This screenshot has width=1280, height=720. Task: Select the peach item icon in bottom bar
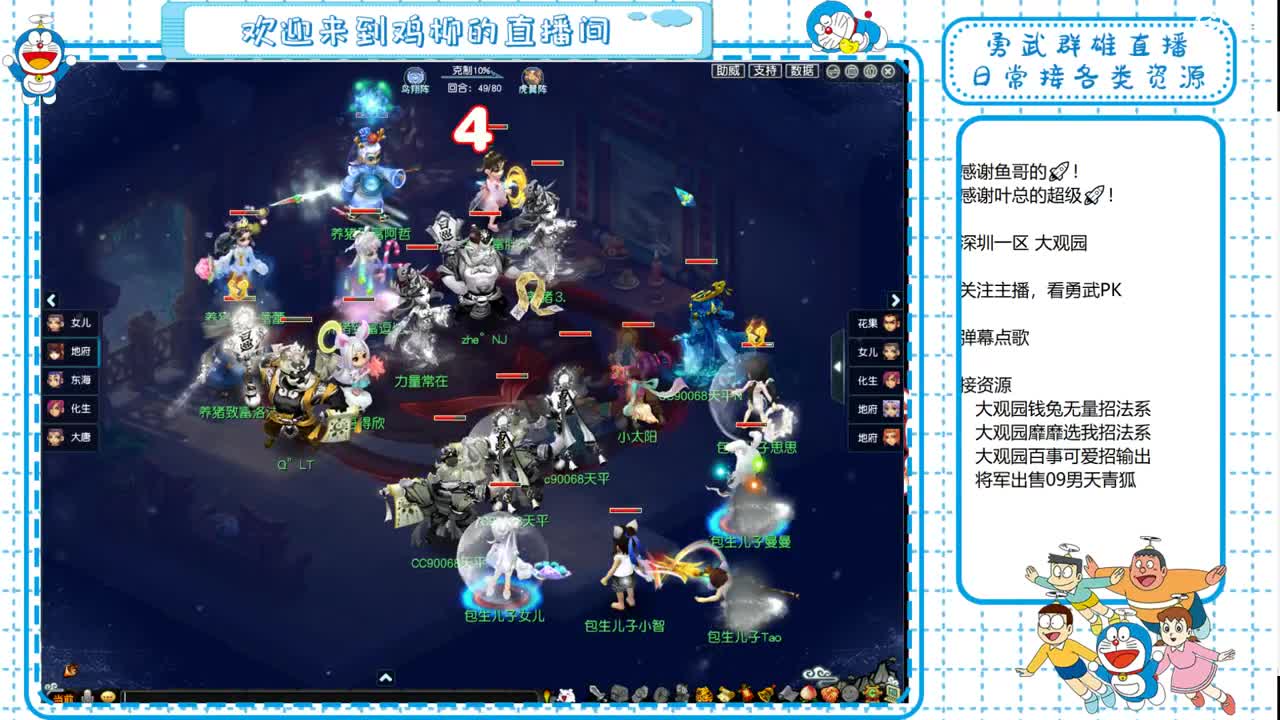806,692
